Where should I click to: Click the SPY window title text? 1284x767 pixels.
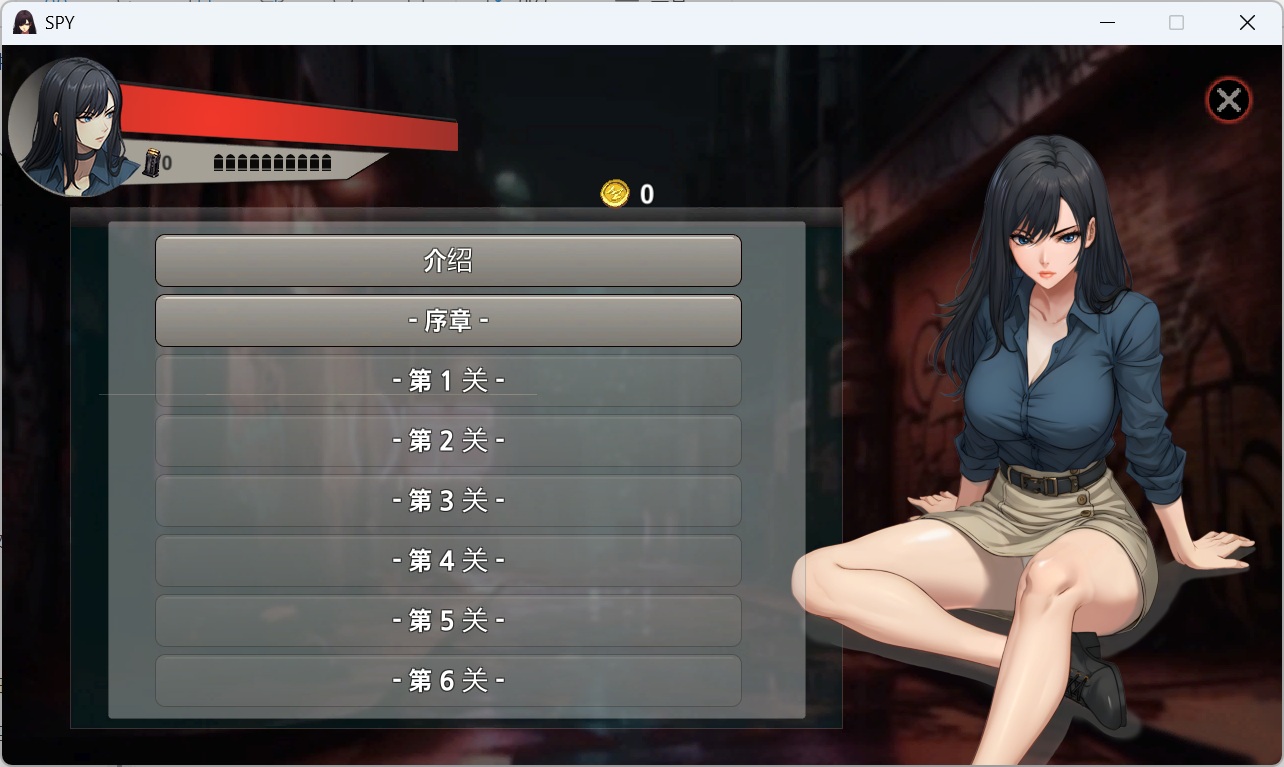(x=61, y=22)
